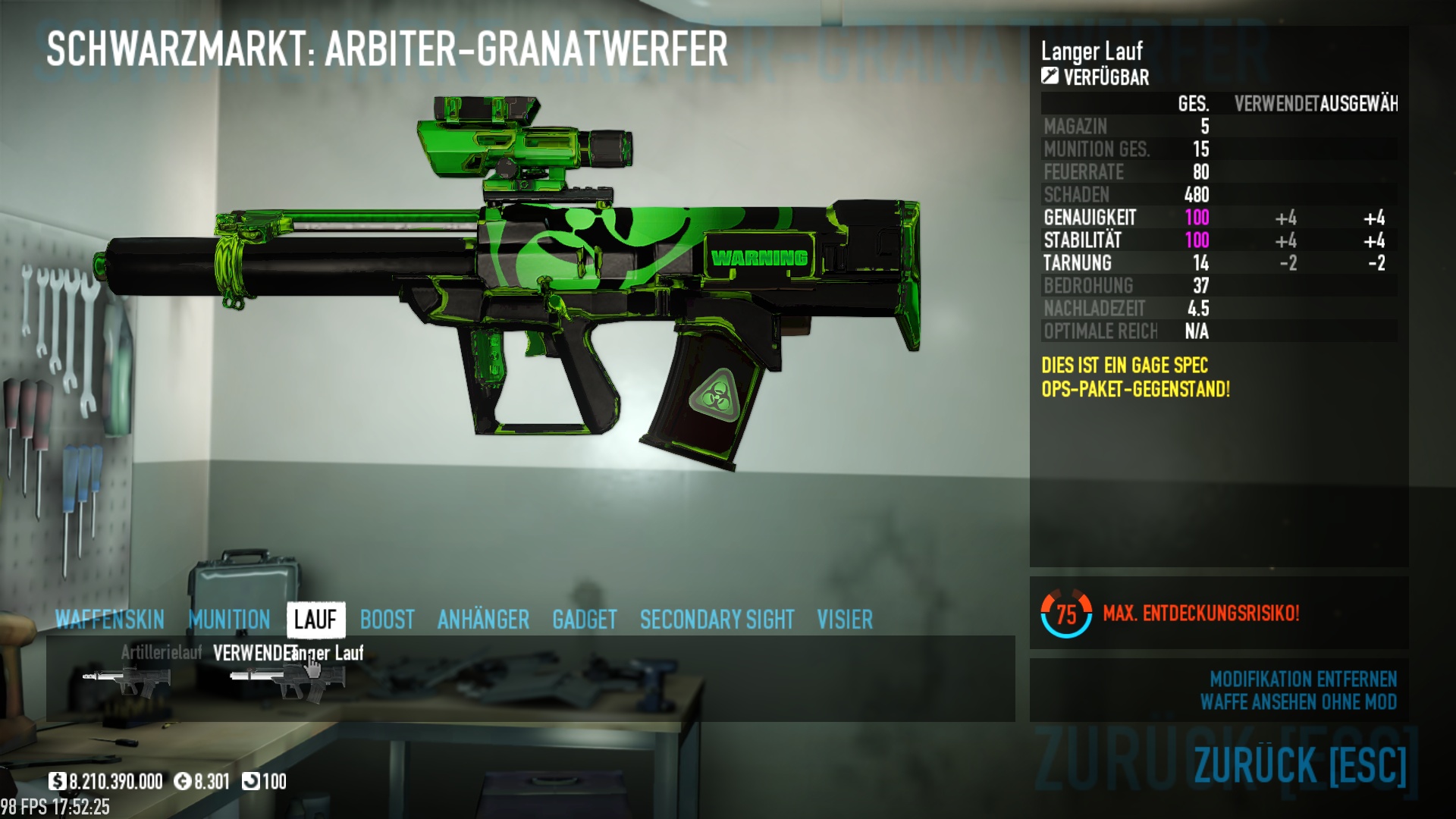
Task: Show the Boost modifications tab
Action: tap(387, 620)
